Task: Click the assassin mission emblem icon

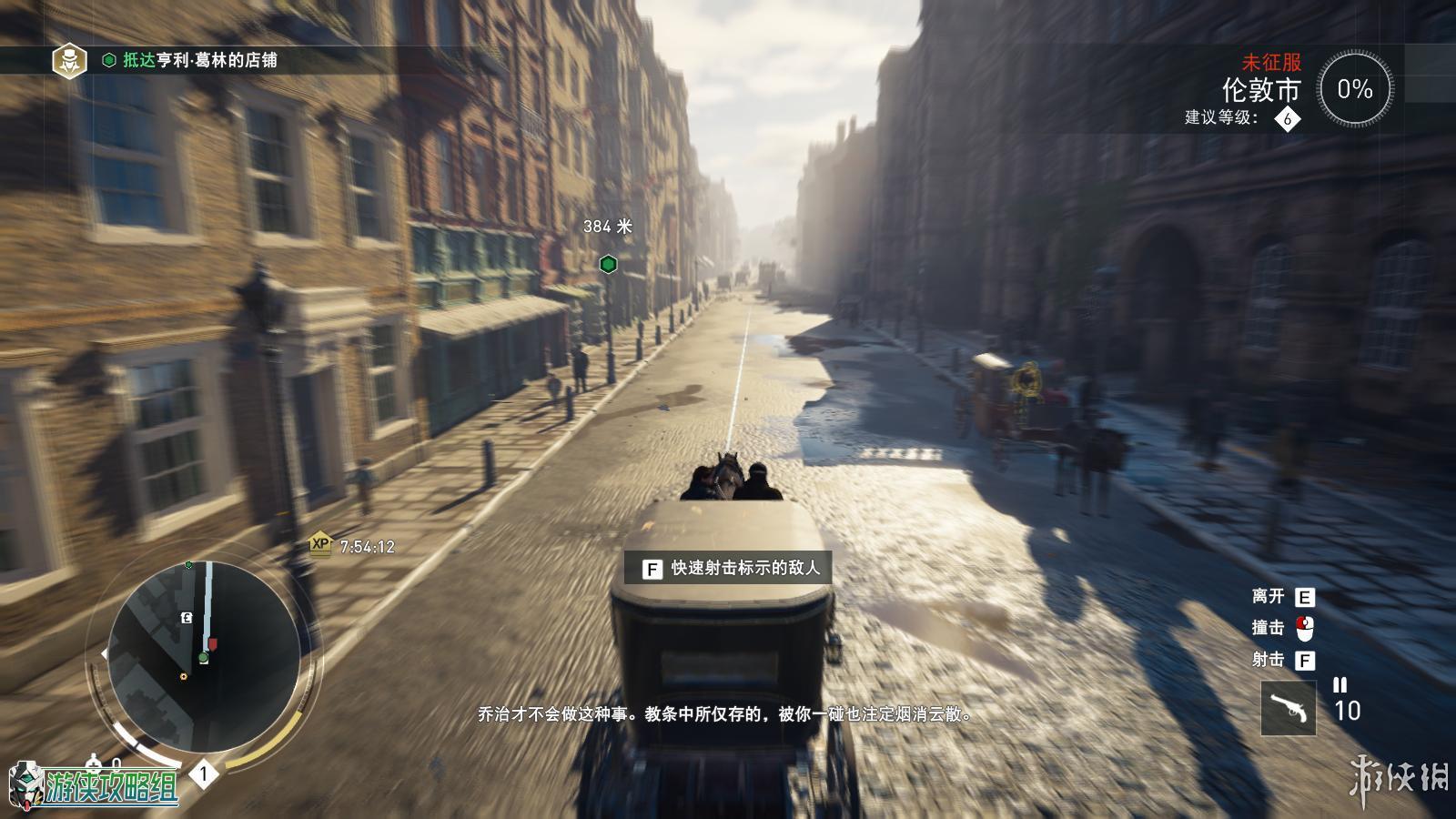Action: [69, 61]
